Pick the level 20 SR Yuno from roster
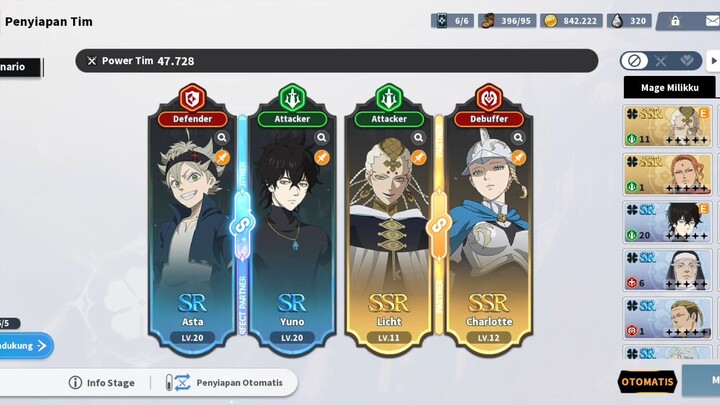 [x=668, y=222]
